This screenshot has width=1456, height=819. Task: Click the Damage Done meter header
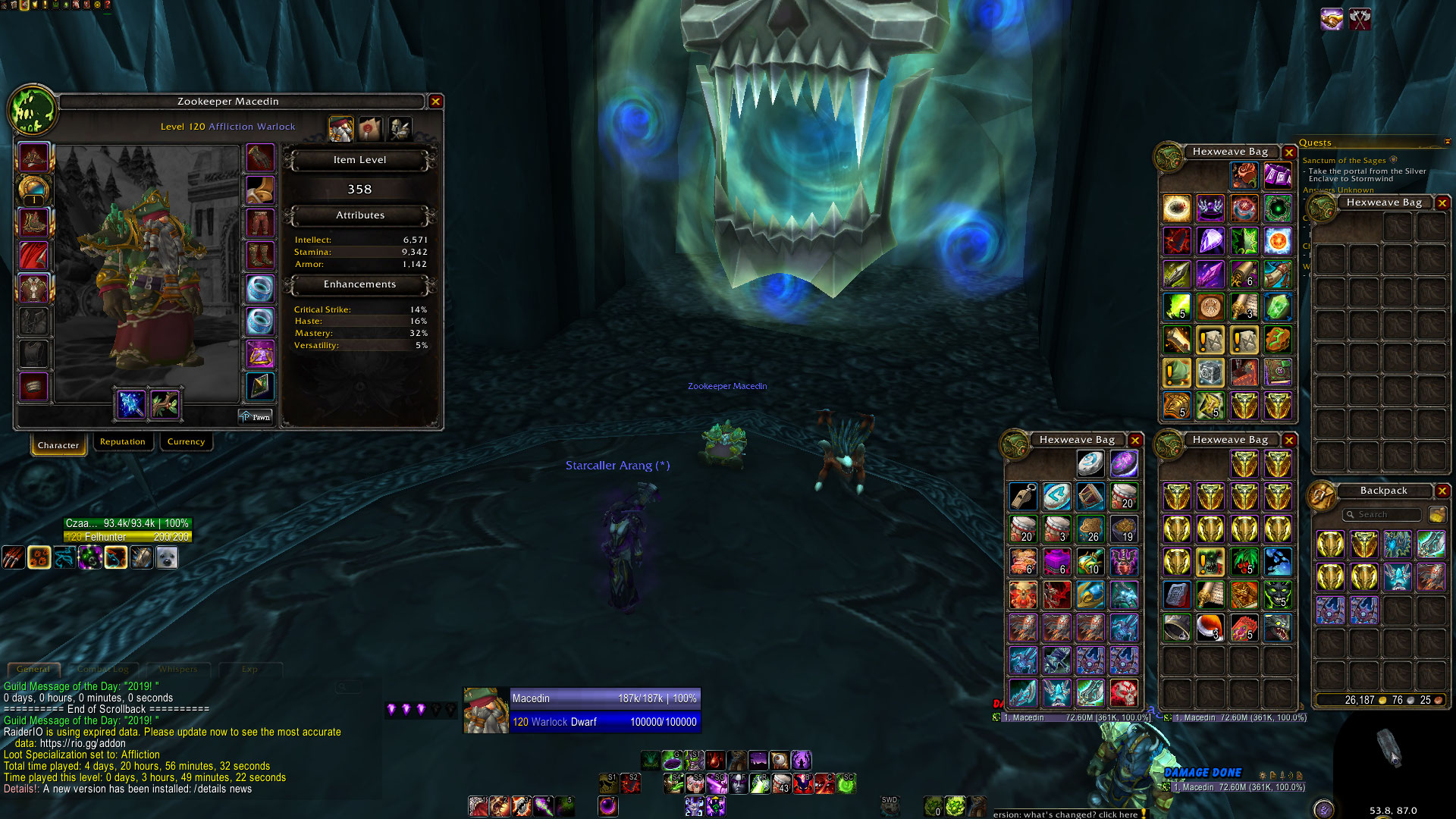[1203, 773]
